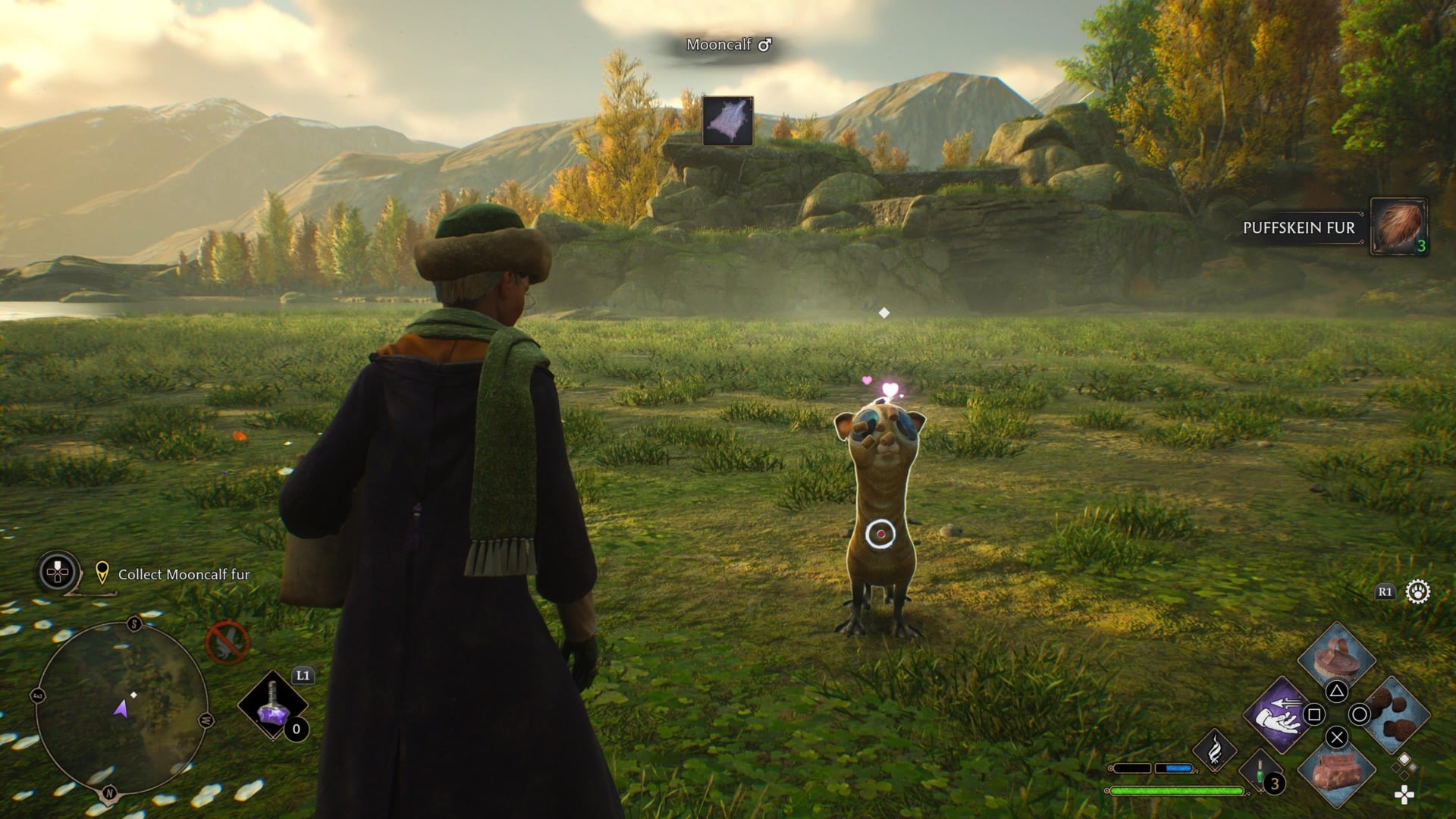Activate the summoning spell hand icon

[x=1279, y=716]
